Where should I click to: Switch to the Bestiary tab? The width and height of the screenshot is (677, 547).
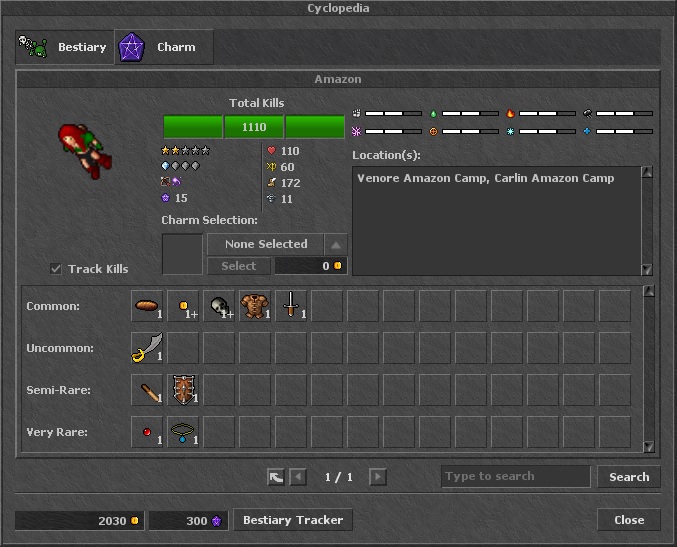click(63, 47)
